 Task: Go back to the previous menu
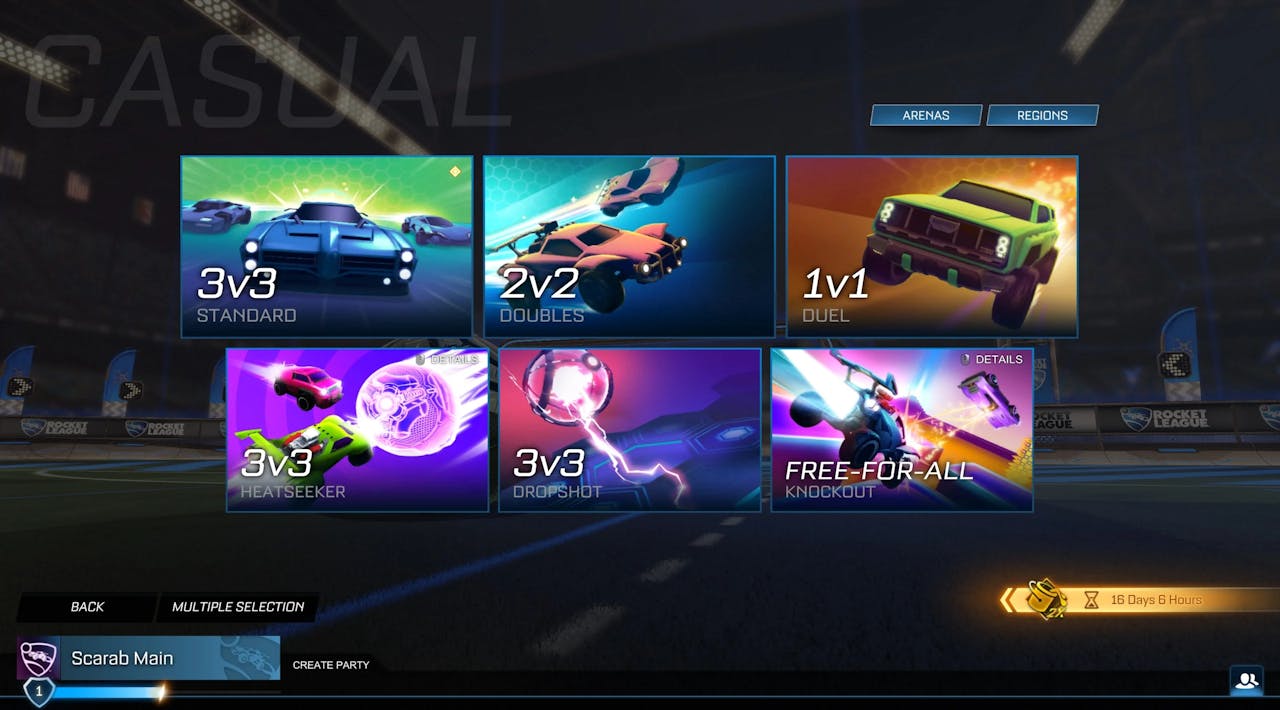tap(87, 607)
